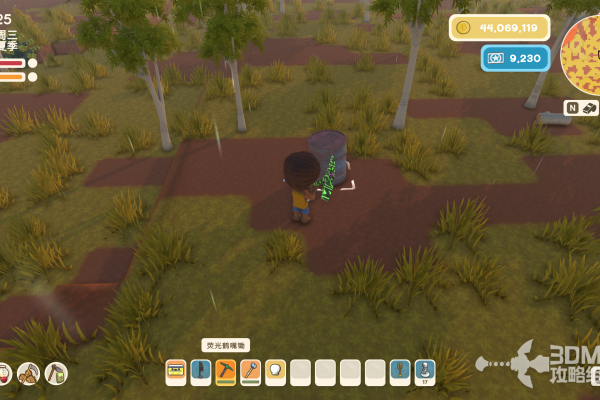
Task: Select the hammer tool hotbar slot
Action: tap(250, 372)
